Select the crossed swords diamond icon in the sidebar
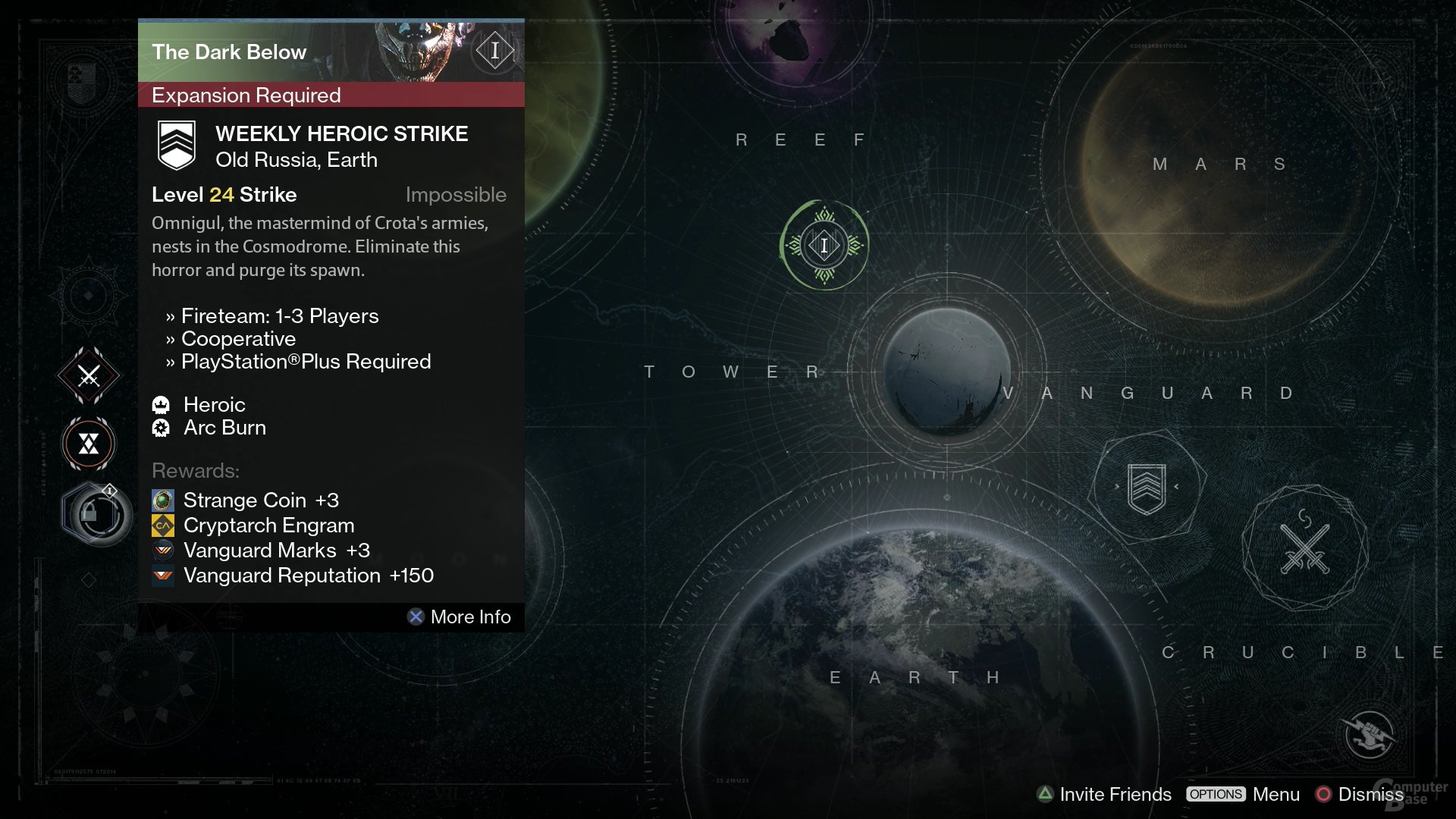Viewport: 1456px width, 819px height. 89,375
